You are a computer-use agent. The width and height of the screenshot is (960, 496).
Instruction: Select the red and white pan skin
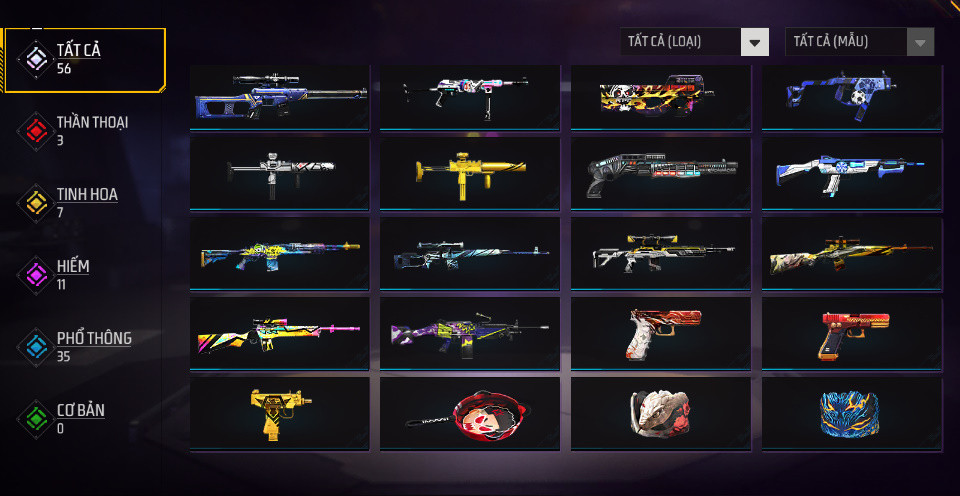(x=470, y=412)
